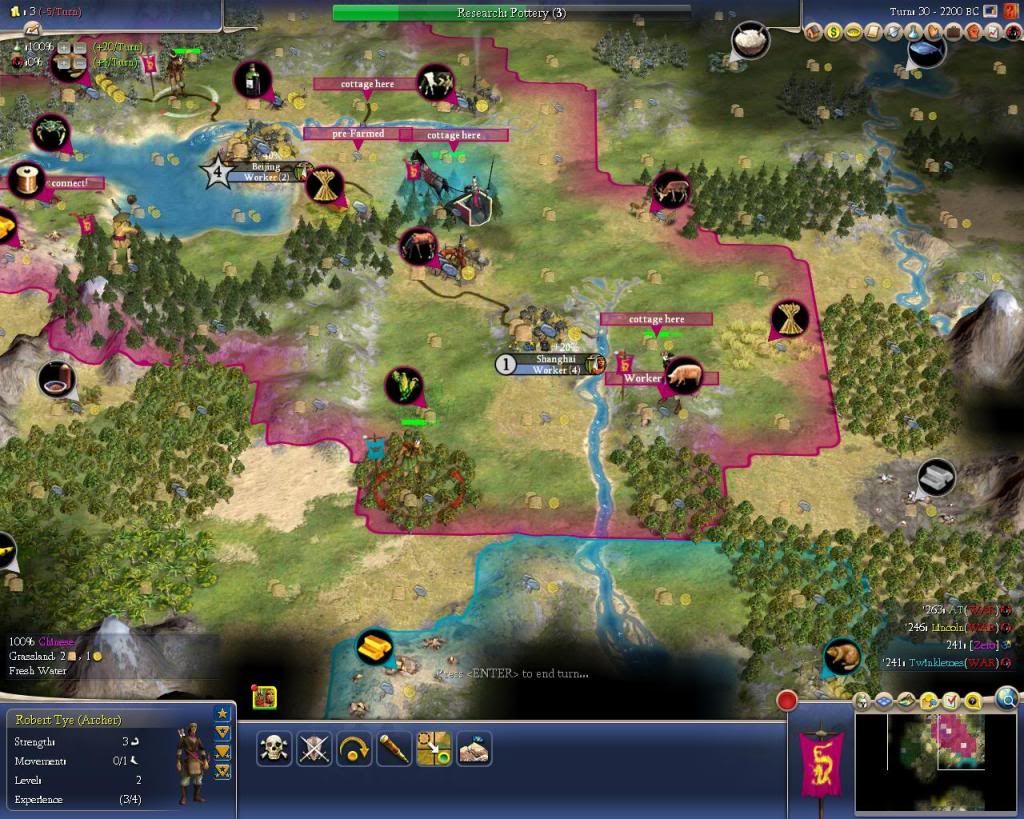Open the Civilopedia red question-mark book

pos(1012,32)
